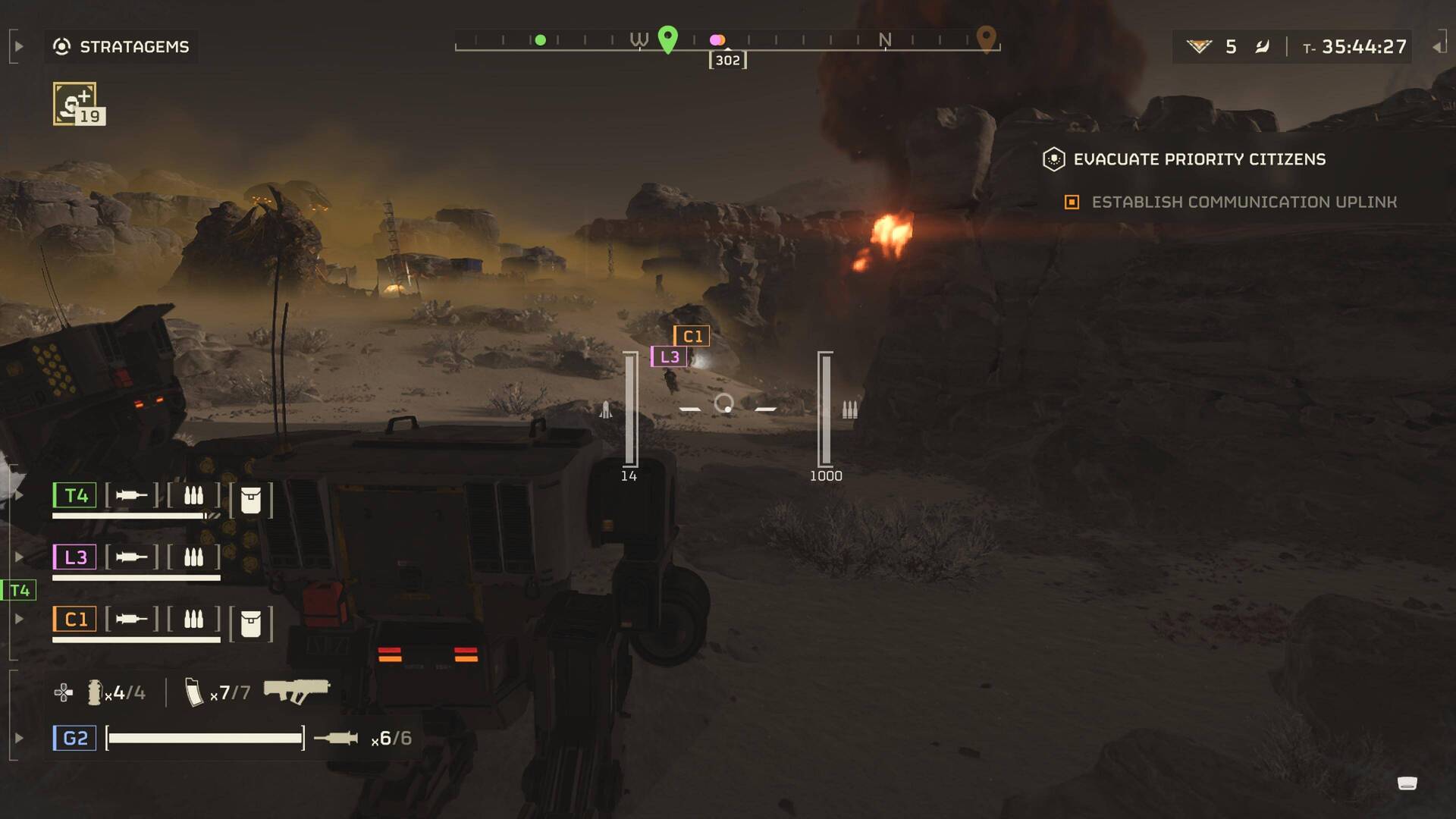Click the green objective marker on compass
The height and width of the screenshot is (819, 1456).
[x=667, y=39]
